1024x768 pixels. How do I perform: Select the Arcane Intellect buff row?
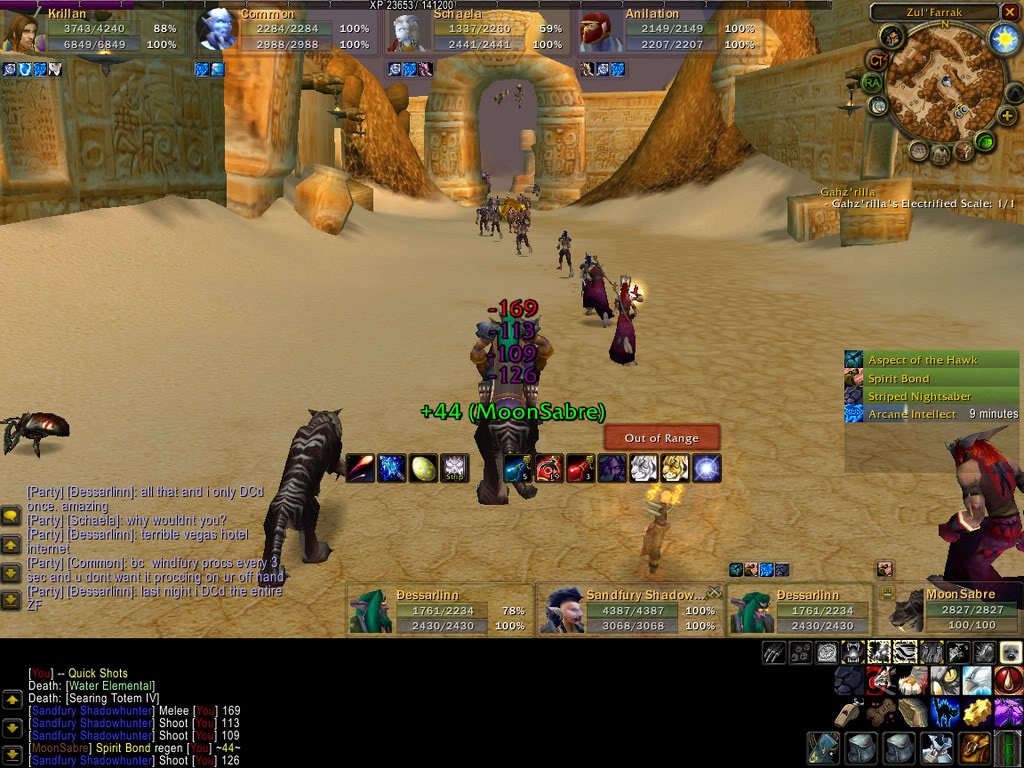pyautogui.click(x=930, y=414)
